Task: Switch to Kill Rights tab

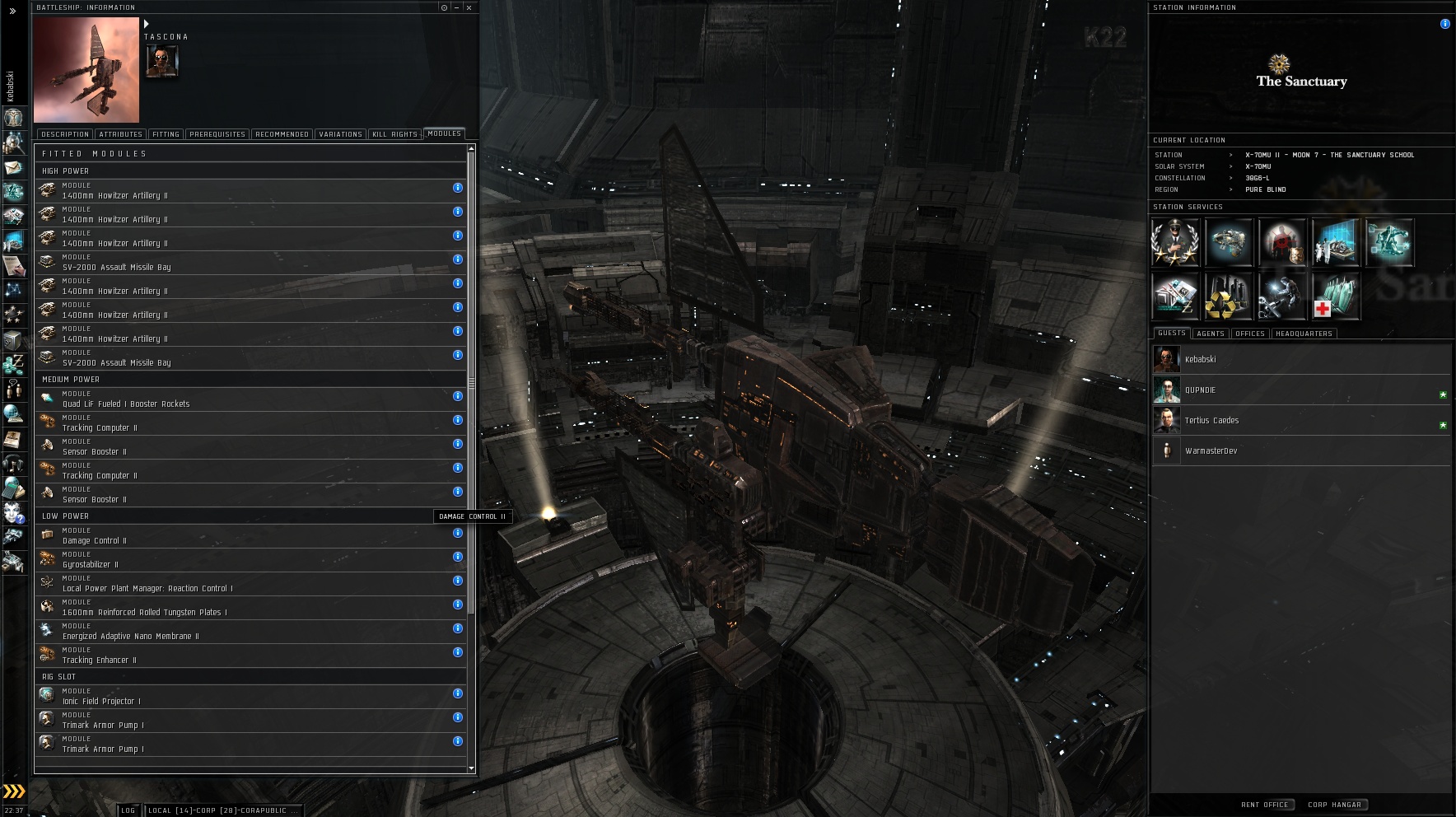Action: coord(394,134)
